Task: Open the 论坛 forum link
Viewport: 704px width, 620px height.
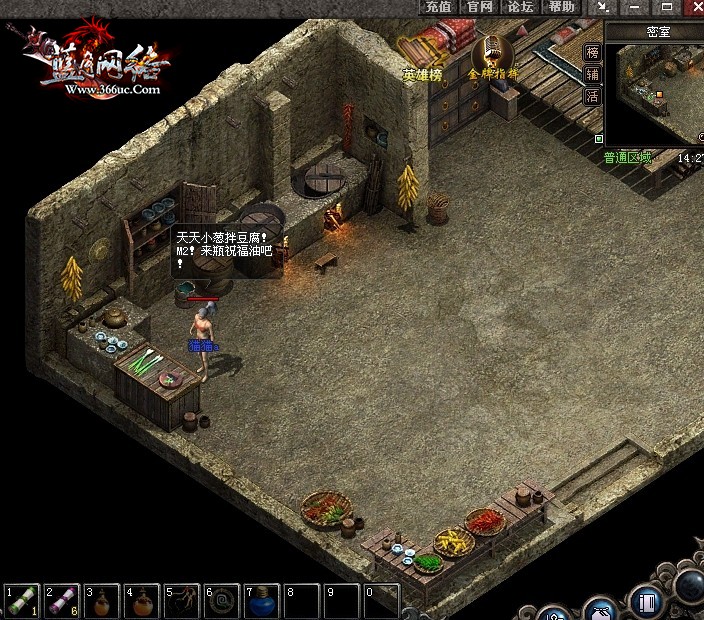Action: pos(520,7)
